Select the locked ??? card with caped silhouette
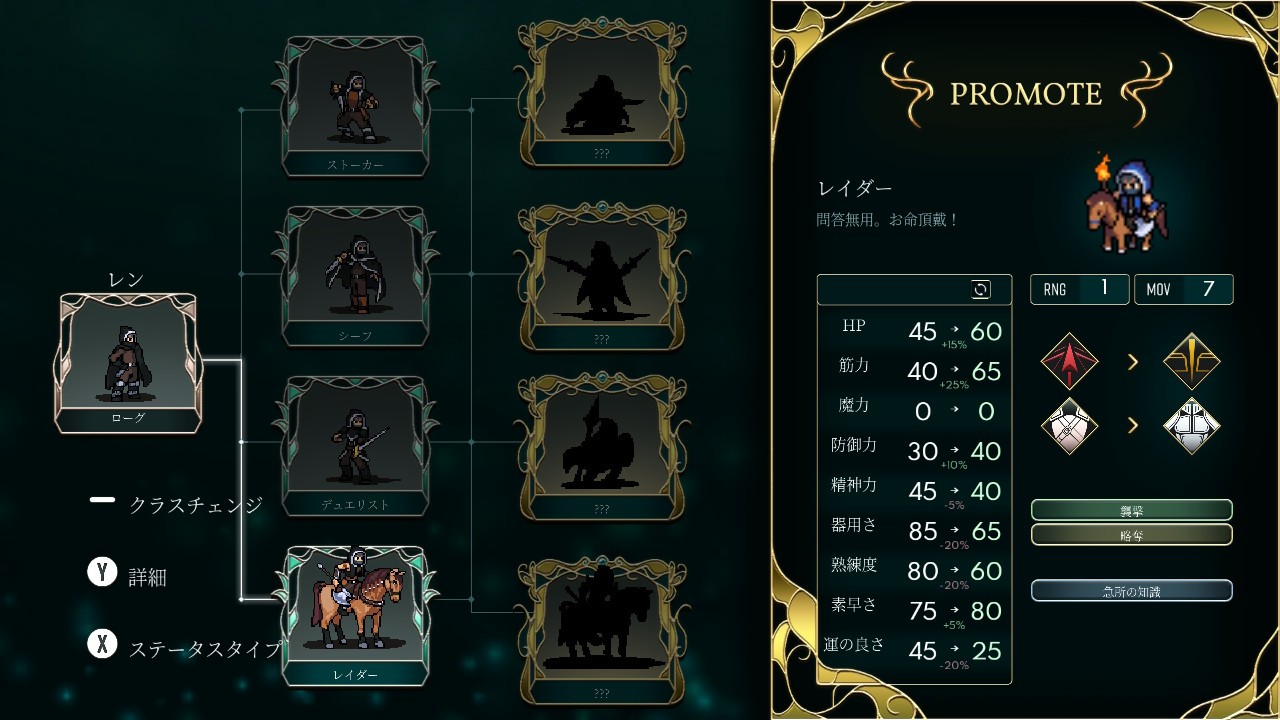 [601, 92]
